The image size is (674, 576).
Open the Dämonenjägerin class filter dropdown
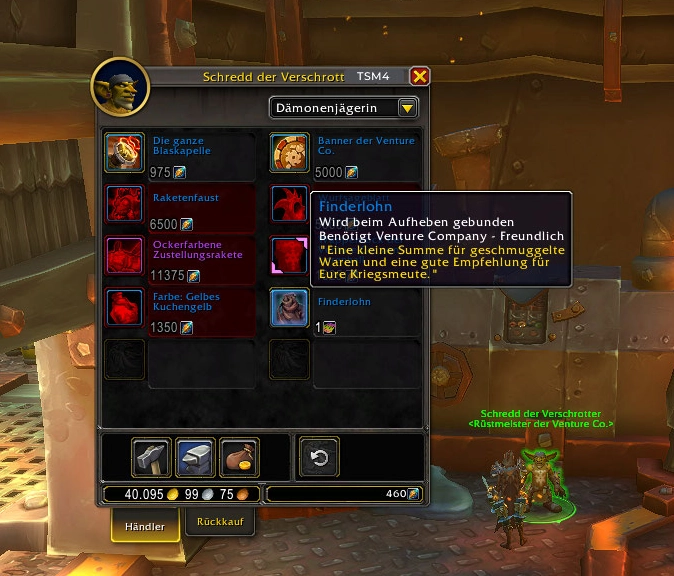tap(407, 108)
